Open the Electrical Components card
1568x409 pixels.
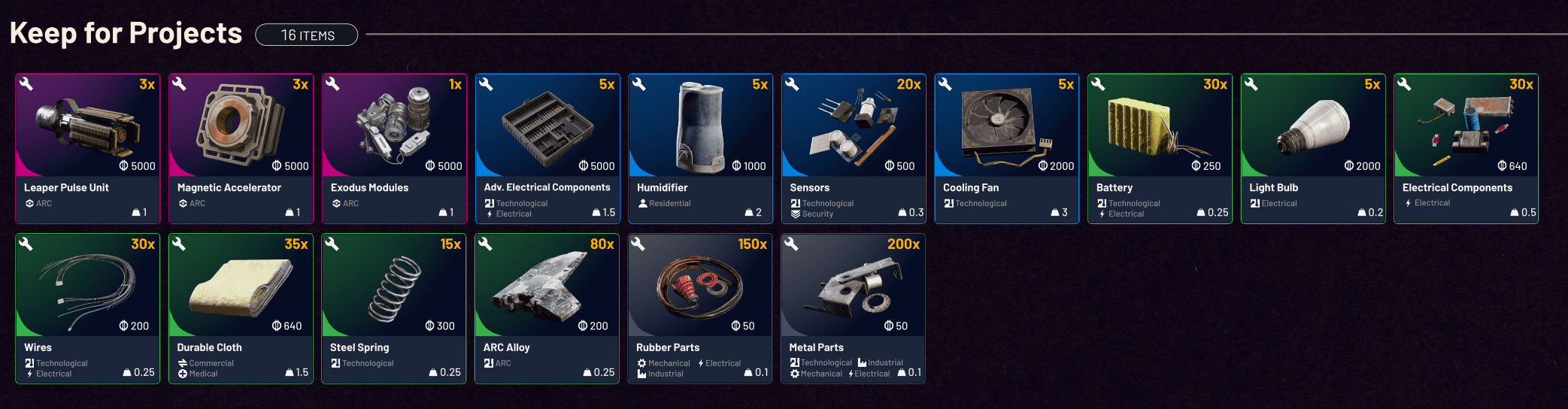1466,148
